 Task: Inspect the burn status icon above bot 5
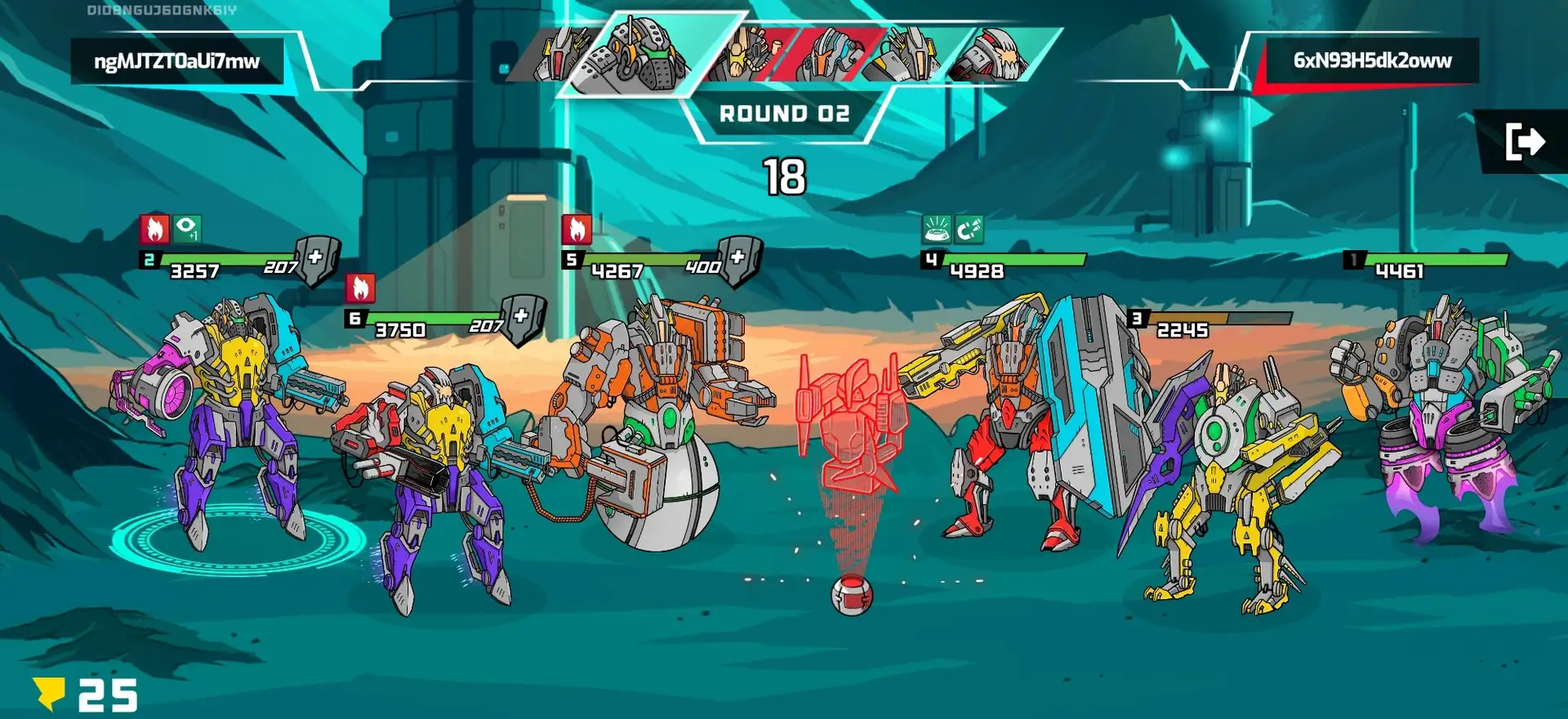pos(577,230)
